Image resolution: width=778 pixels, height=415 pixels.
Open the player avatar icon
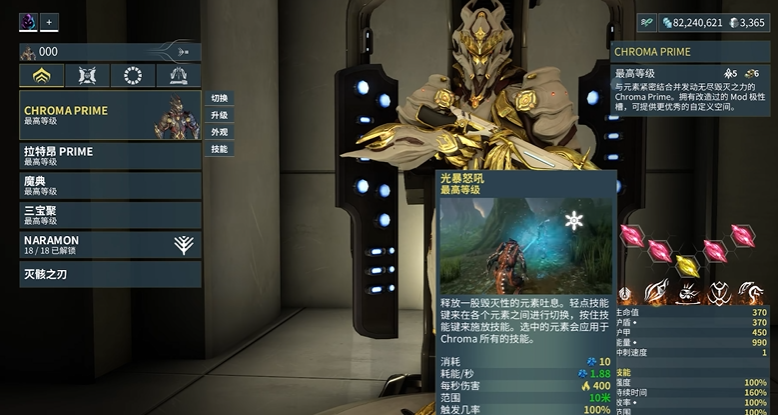point(28,21)
